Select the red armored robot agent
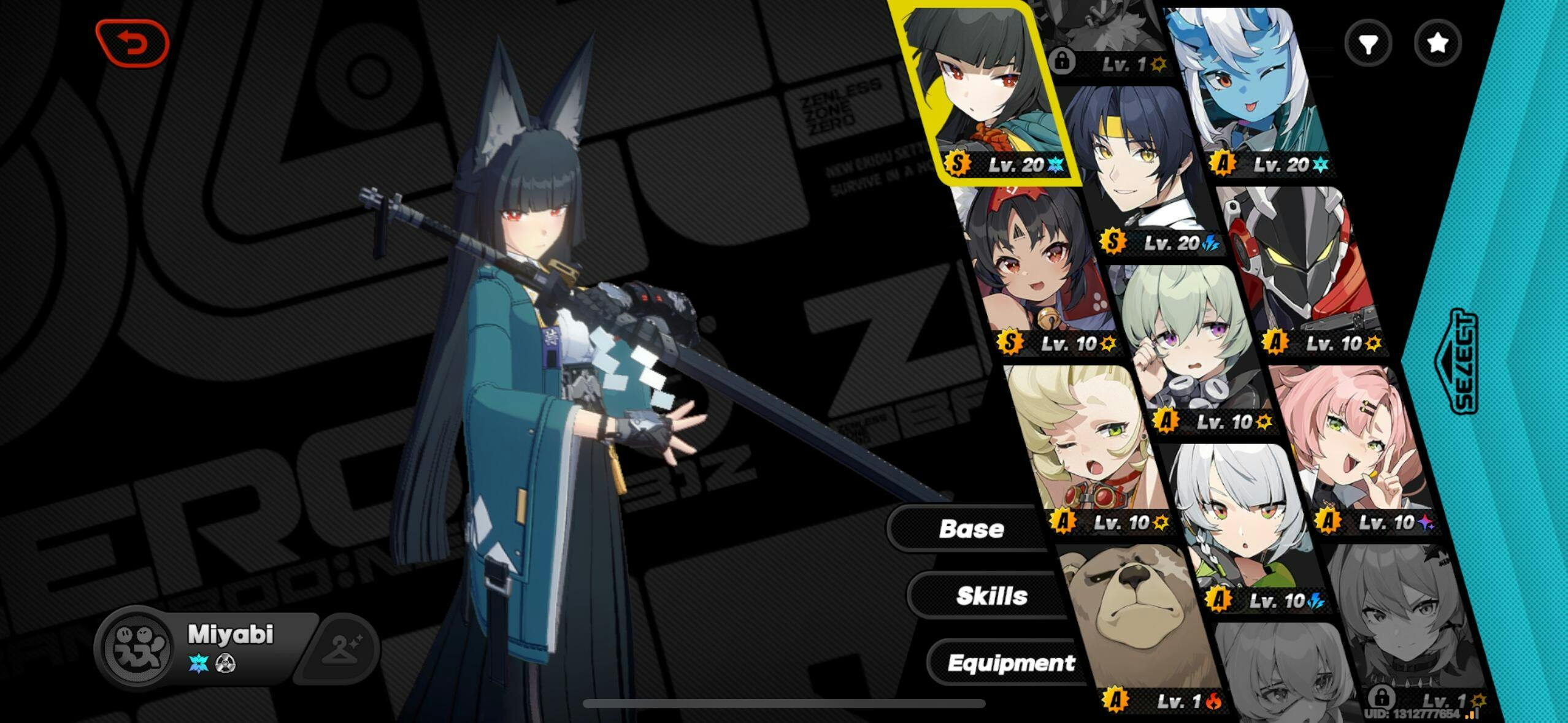 pos(1301,264)
